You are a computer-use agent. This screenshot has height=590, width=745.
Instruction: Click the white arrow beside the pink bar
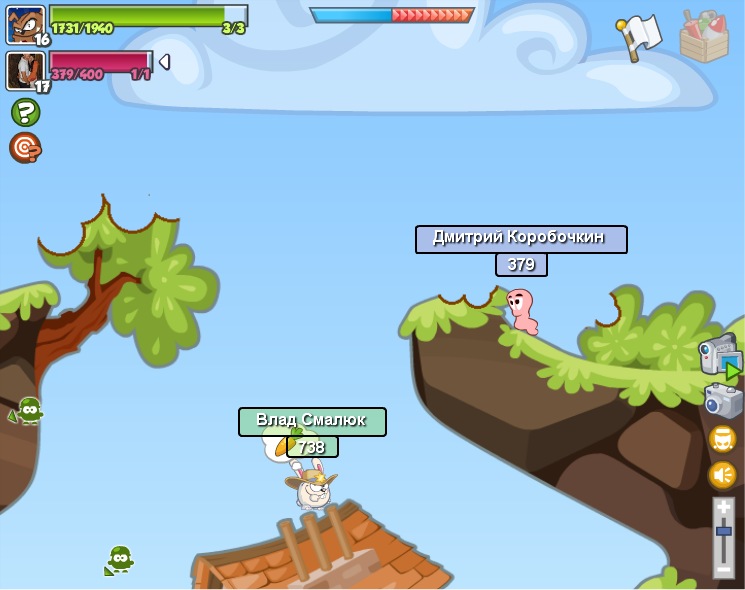[x=164, y=62]
